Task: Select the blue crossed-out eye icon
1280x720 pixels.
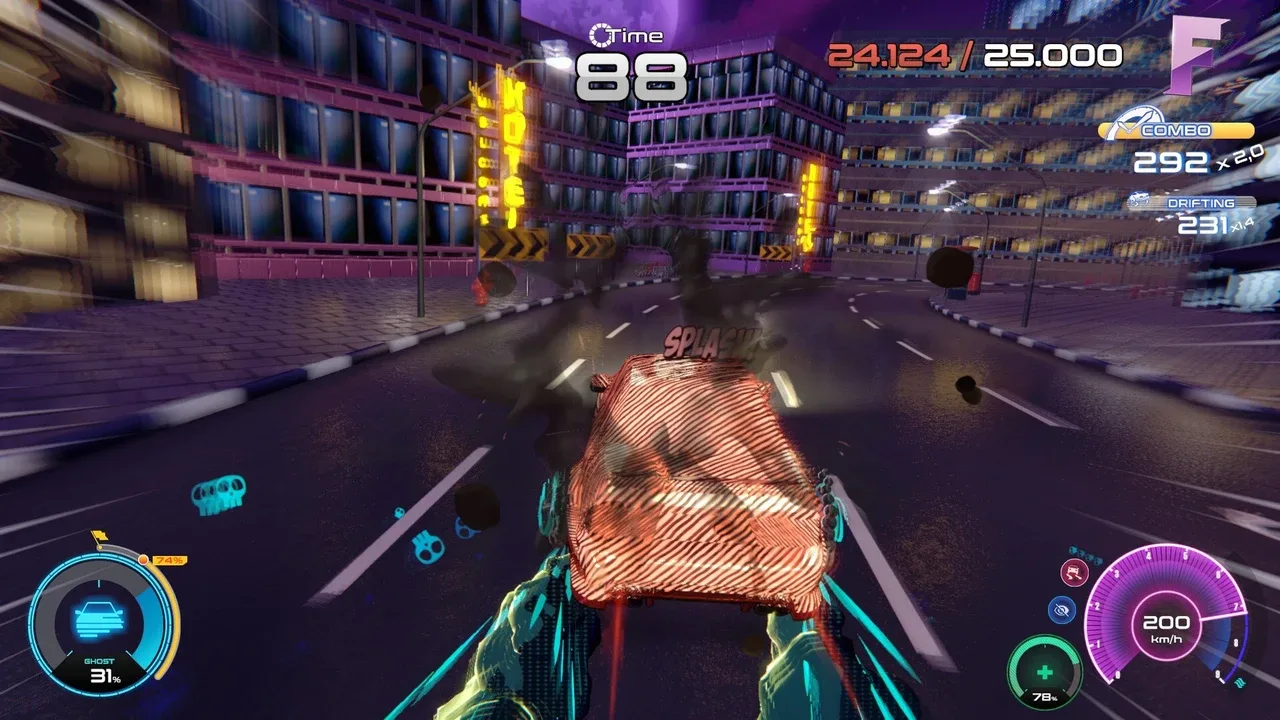Action: coord(1062,610)
